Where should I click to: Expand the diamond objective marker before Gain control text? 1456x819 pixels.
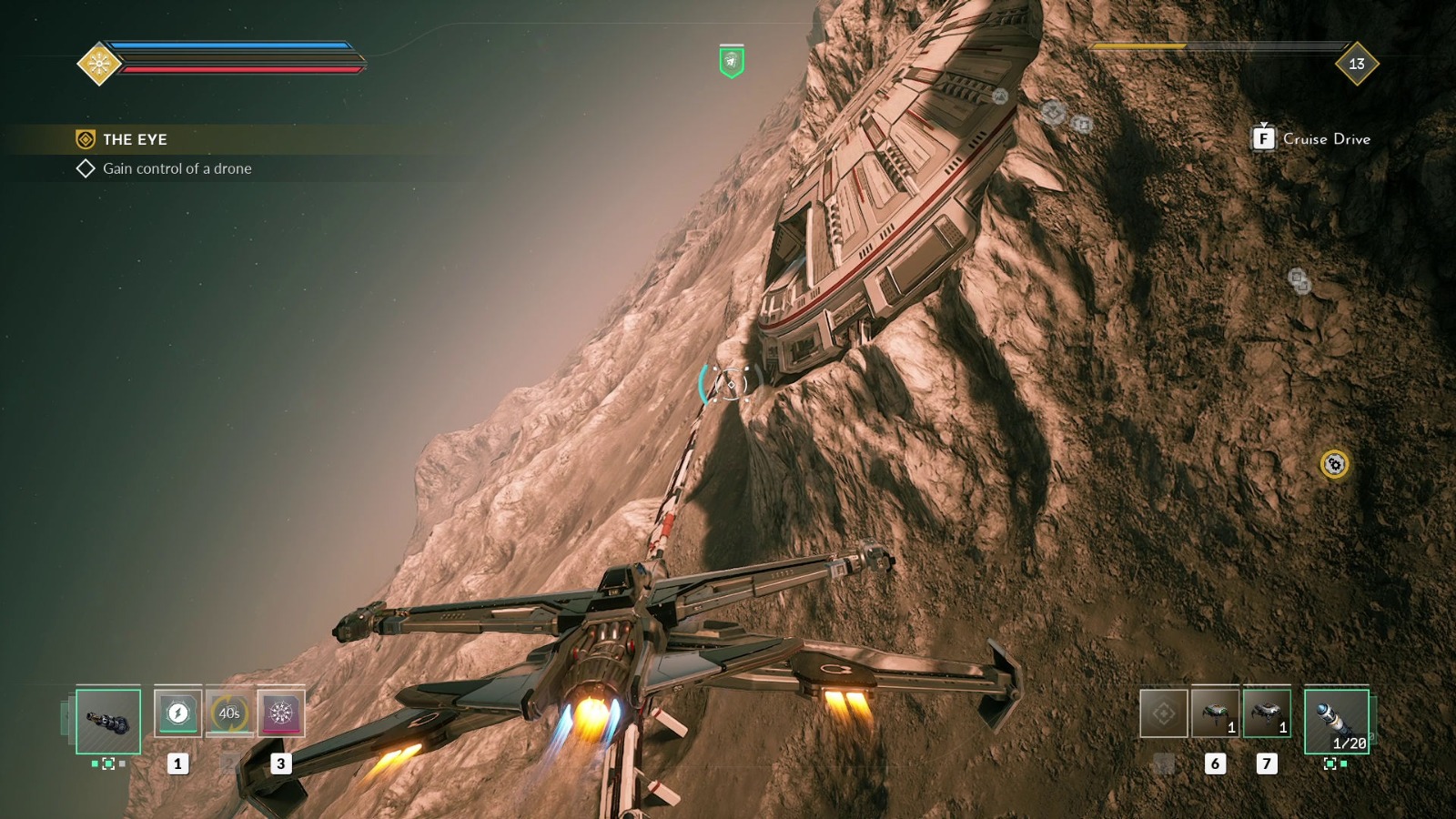86,168
